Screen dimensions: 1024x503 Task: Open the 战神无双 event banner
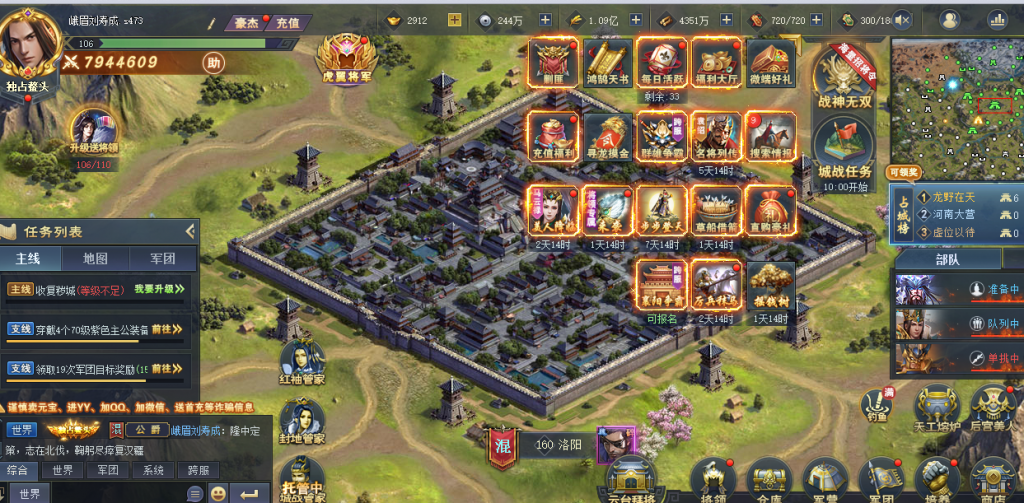(x=846, y=80)
